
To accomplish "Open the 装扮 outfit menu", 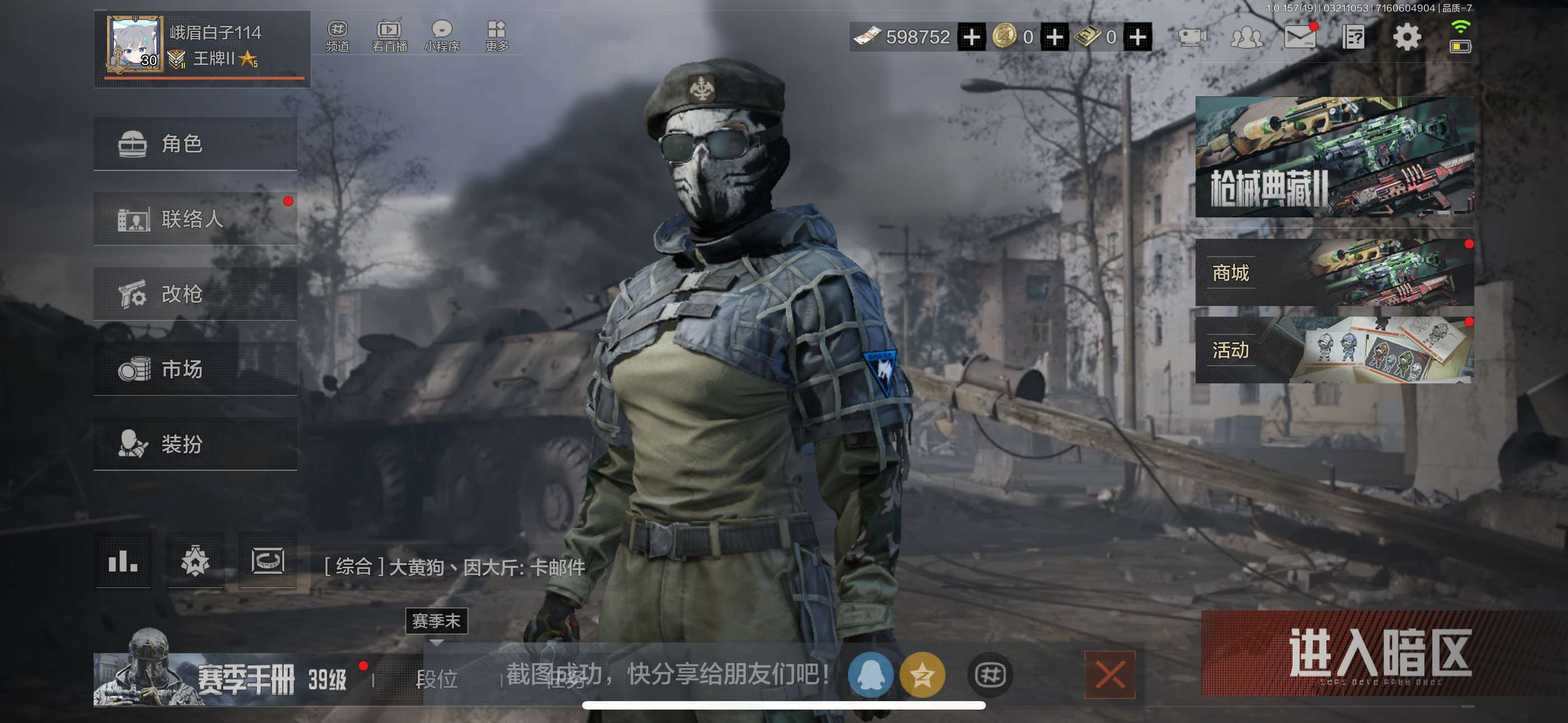I will (x=195, y=444).
